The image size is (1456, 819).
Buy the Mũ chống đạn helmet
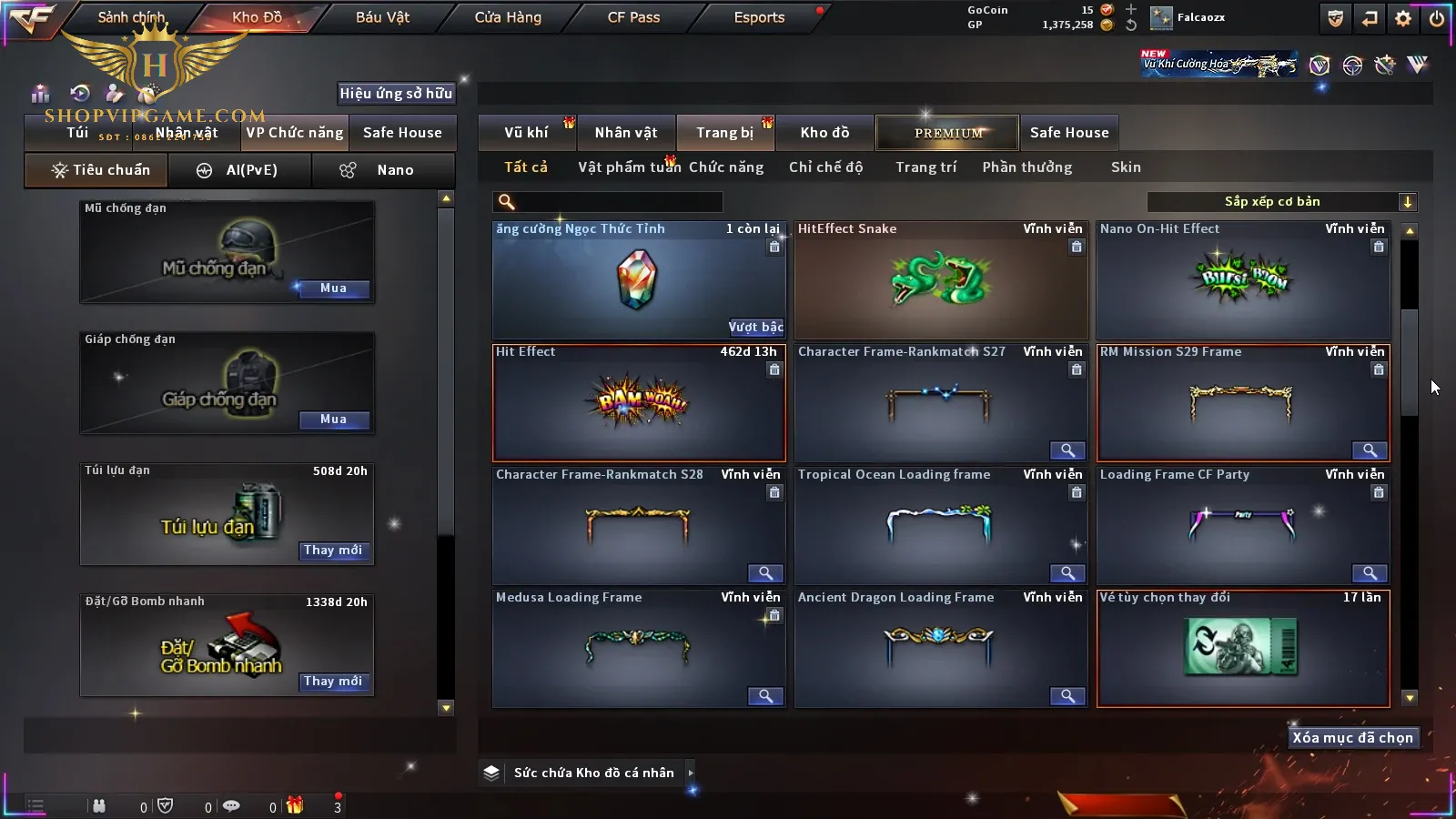[333, 288]
